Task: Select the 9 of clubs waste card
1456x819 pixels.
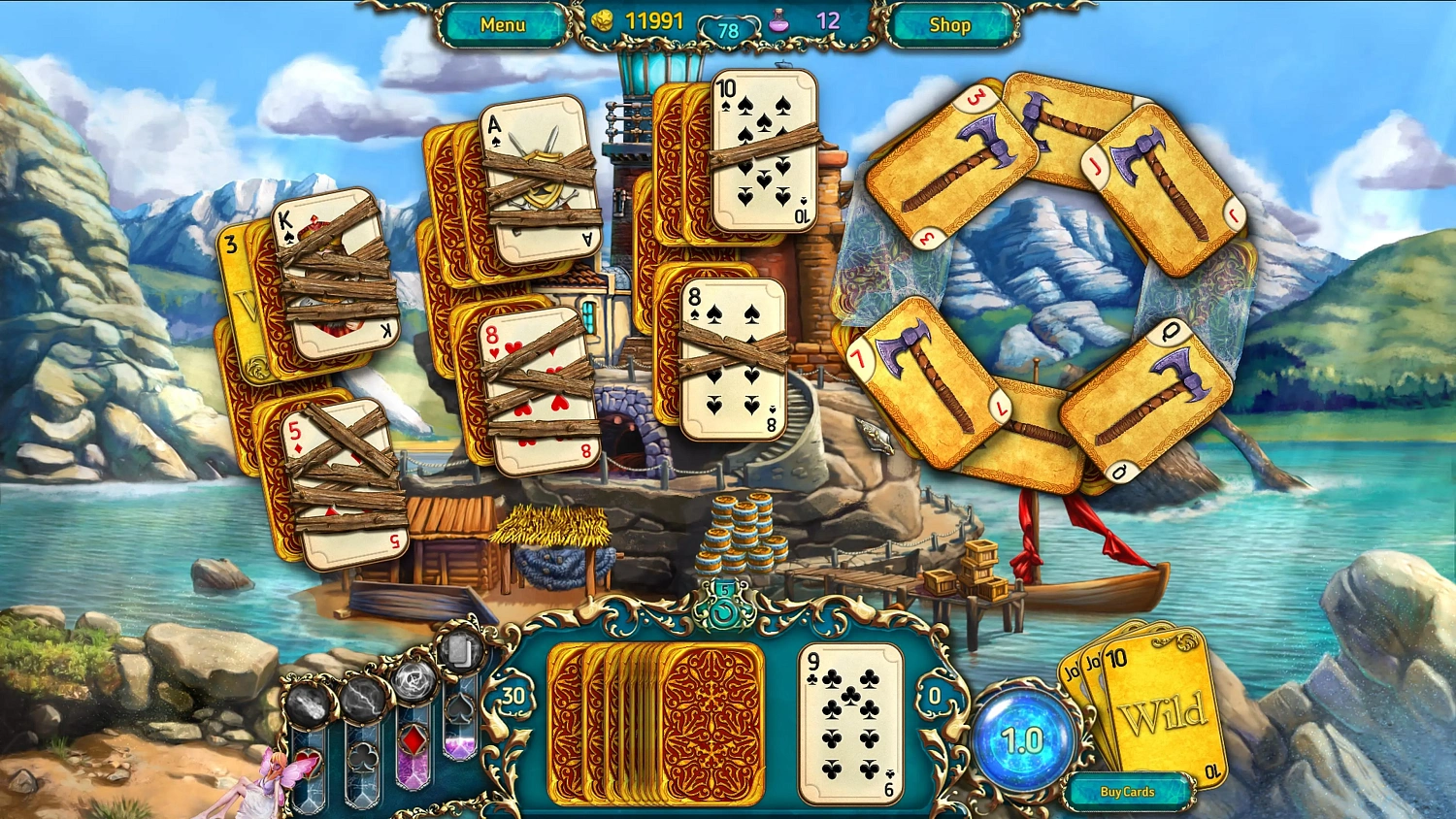Action: (846, 723)
